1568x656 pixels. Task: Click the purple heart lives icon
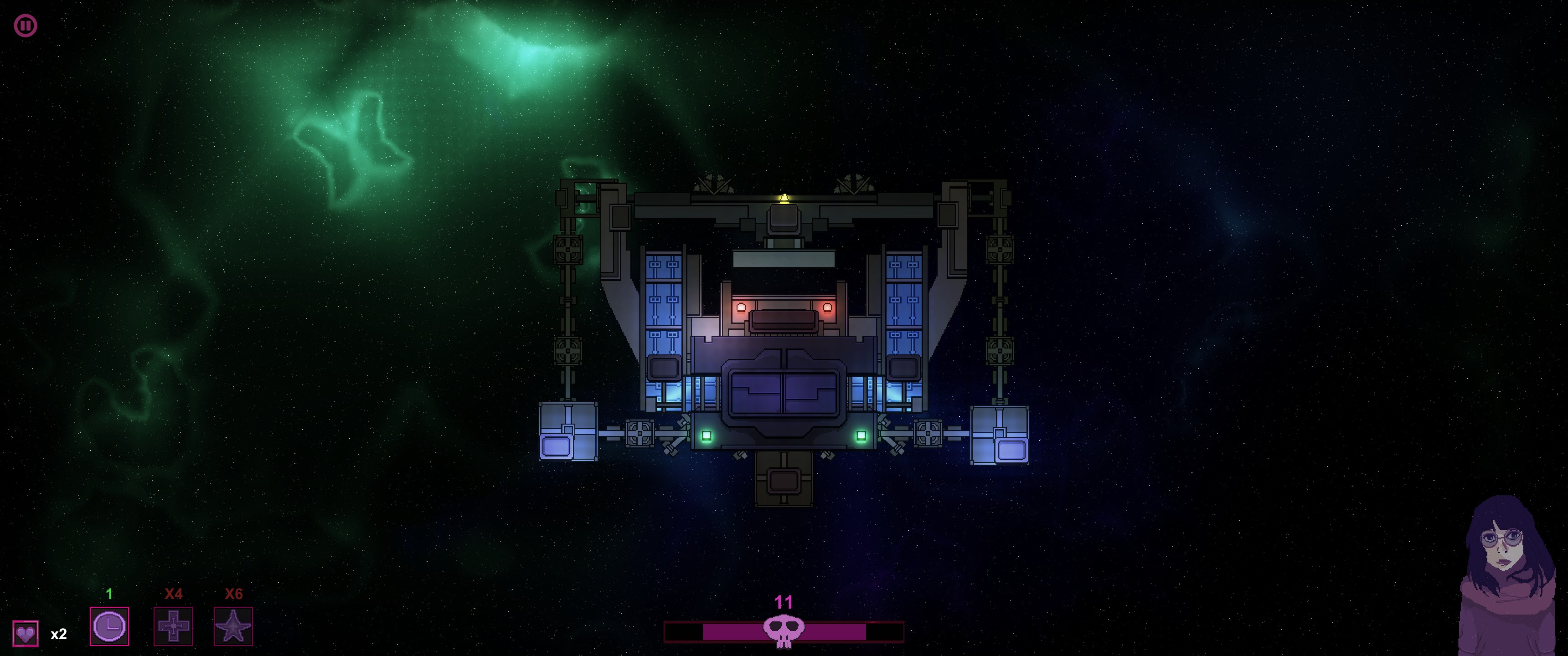click(x=26, y=634)
